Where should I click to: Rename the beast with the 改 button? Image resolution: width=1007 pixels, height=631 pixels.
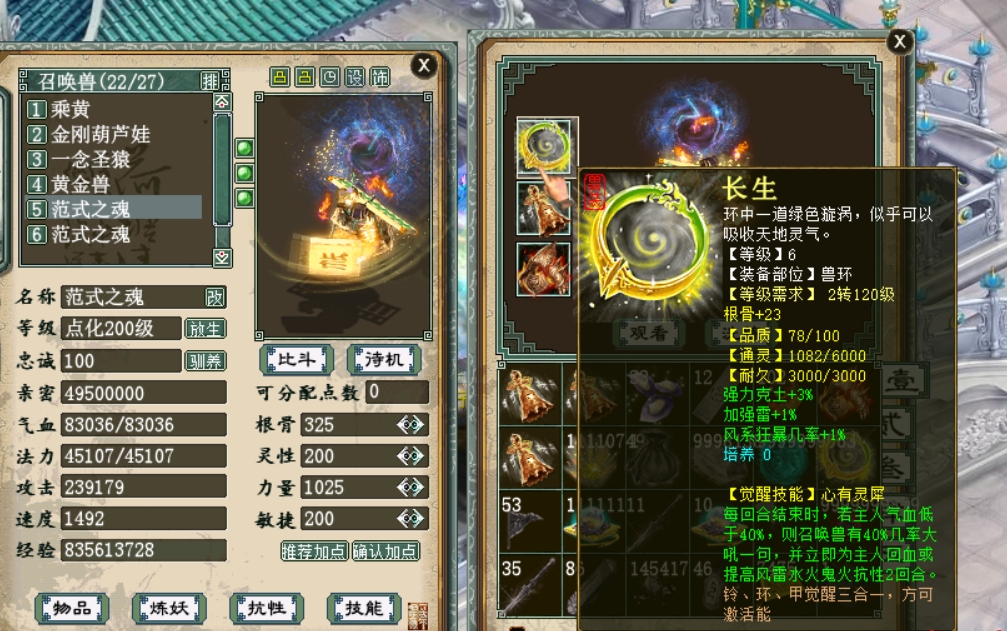215,297
